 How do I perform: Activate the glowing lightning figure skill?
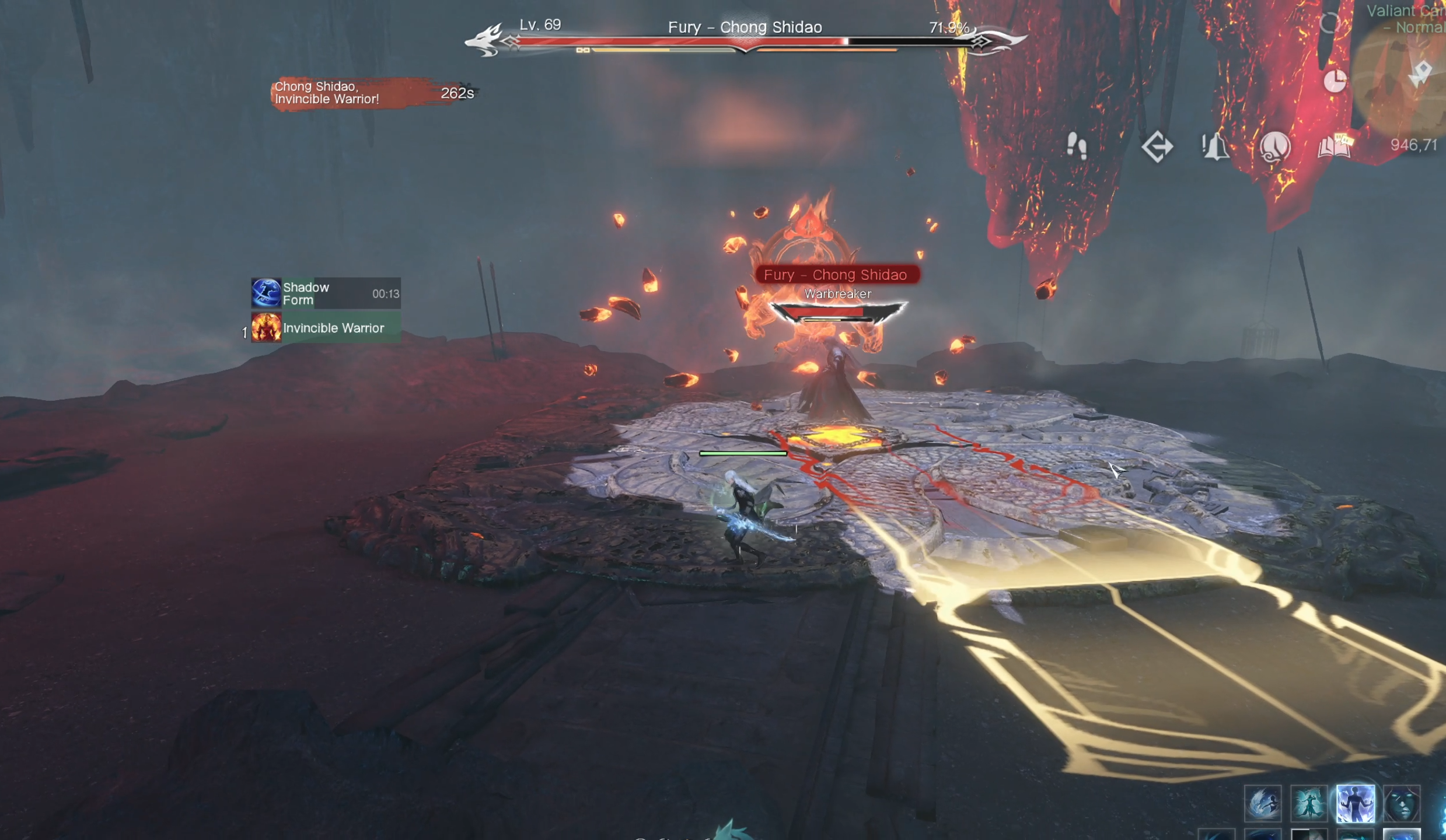point(1355,804)
